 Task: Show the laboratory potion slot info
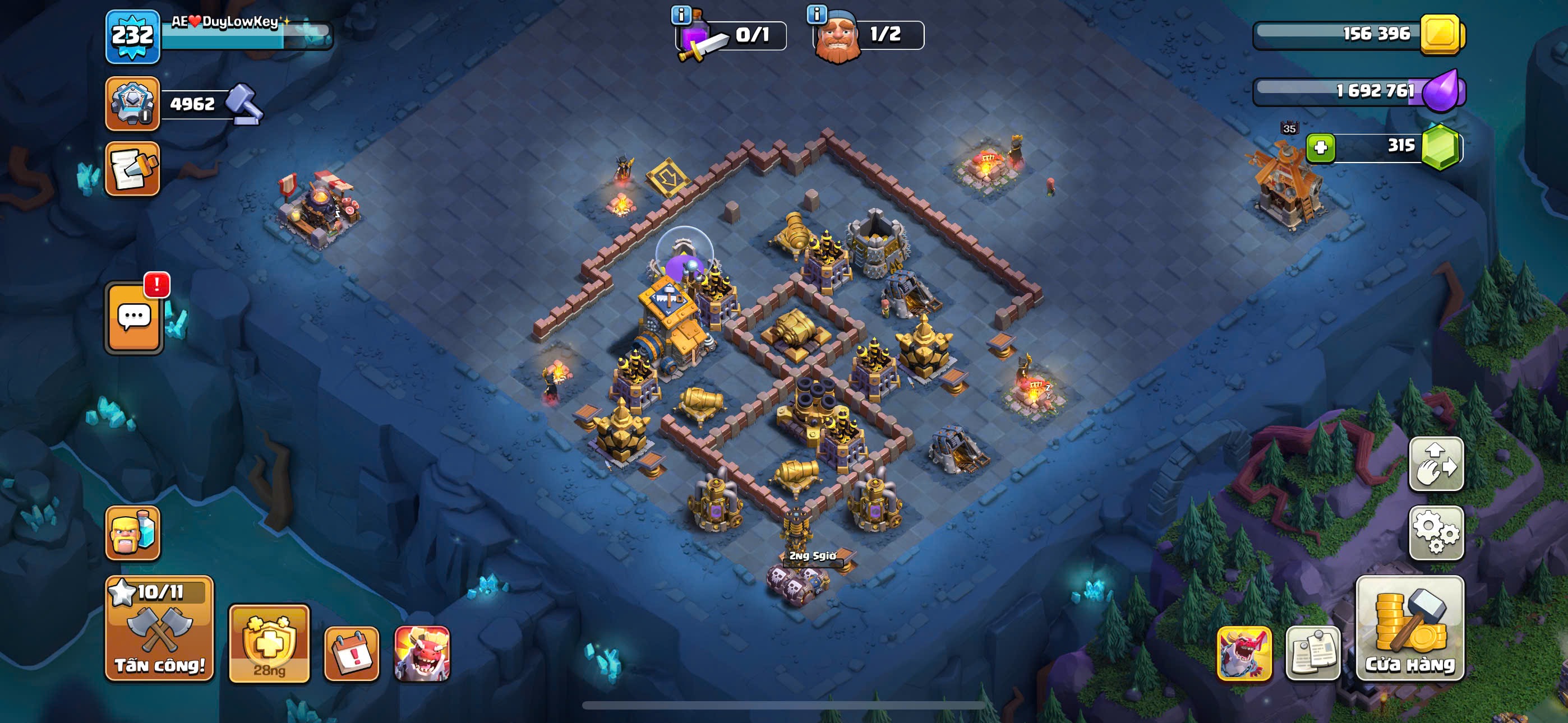680,15
